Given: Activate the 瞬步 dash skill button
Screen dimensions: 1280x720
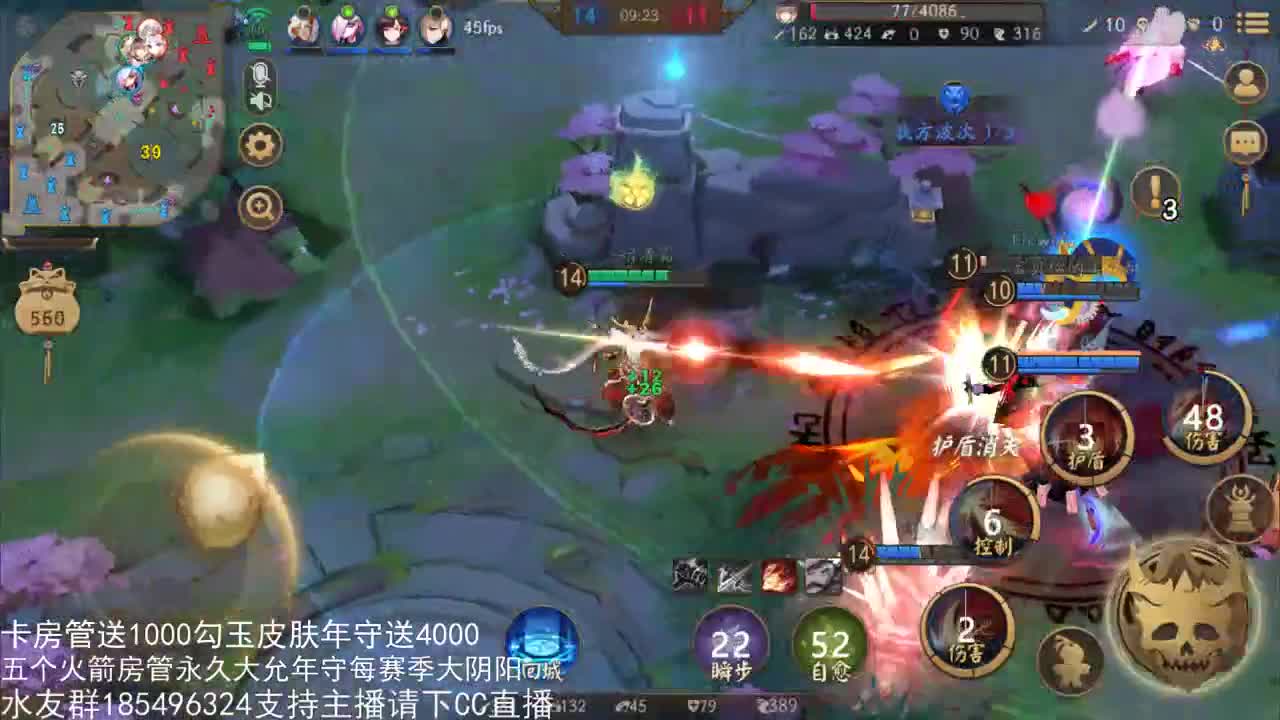Looking at the screenshot, I should (x=729, y=646).
